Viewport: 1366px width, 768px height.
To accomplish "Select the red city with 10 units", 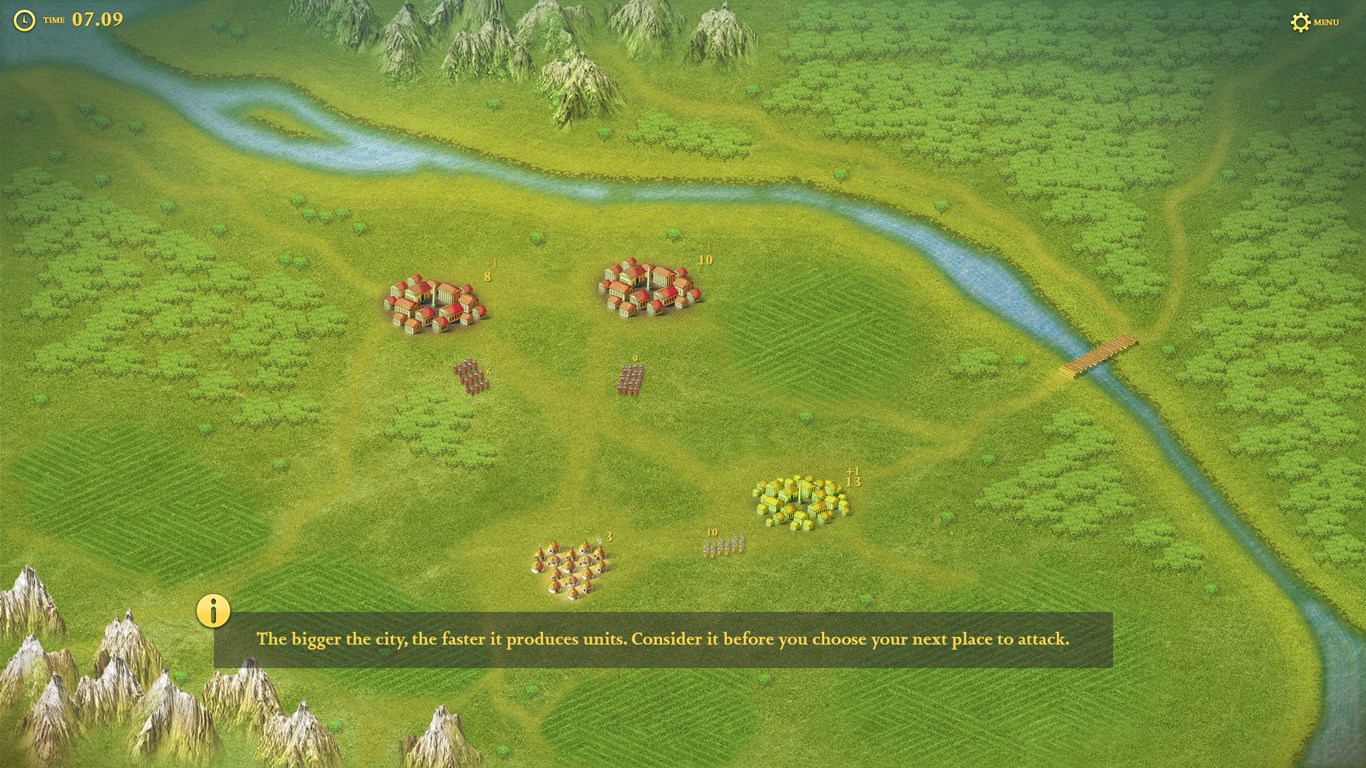I will click(650, 288).
